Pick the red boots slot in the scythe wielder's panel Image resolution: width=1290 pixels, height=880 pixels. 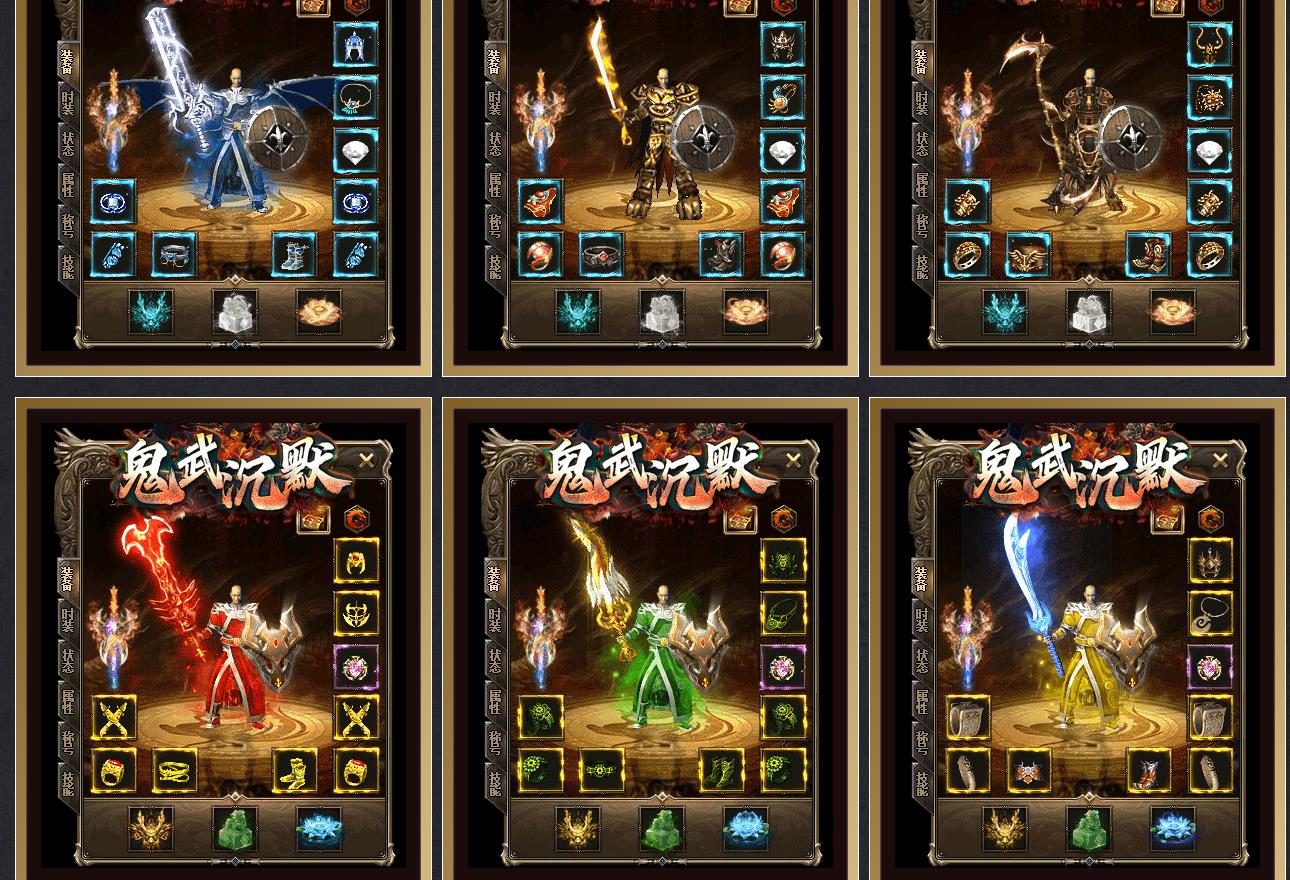1149,254
